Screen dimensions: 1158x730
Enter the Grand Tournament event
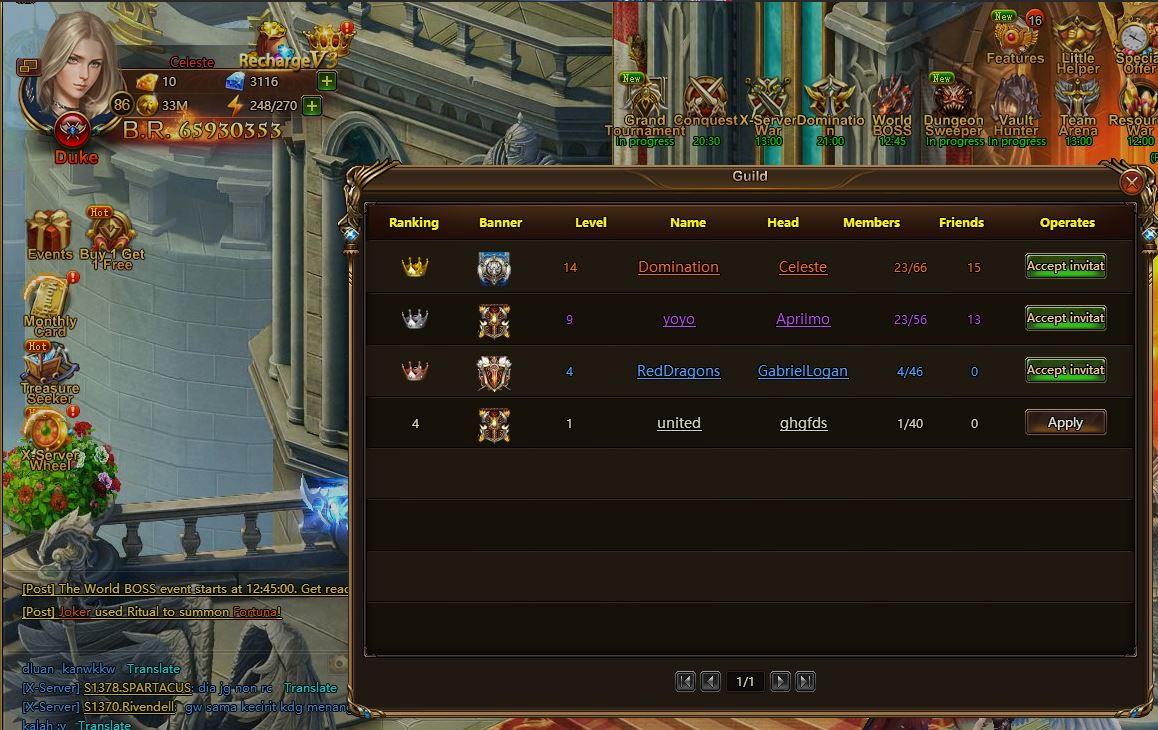point(645,108)
